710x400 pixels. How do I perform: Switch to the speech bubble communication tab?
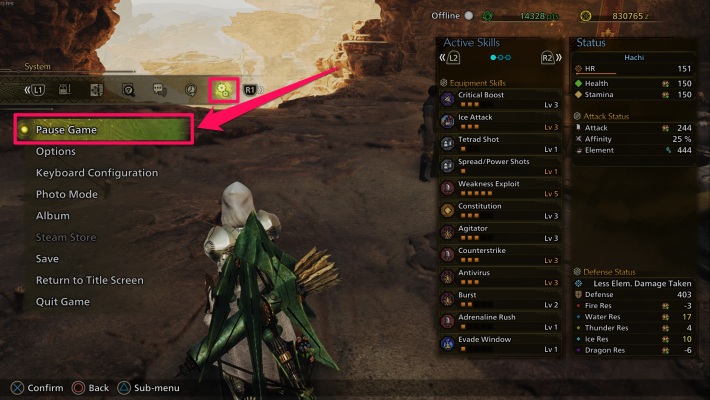point(159,89)
